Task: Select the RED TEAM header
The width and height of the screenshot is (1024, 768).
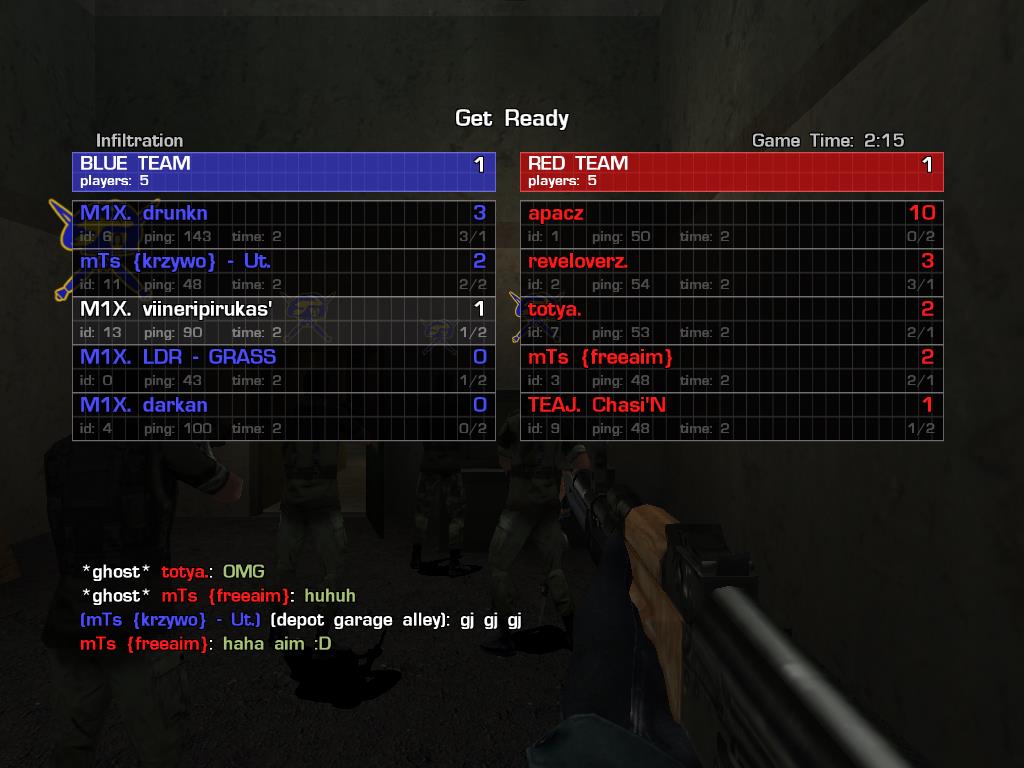Action: 731,171
